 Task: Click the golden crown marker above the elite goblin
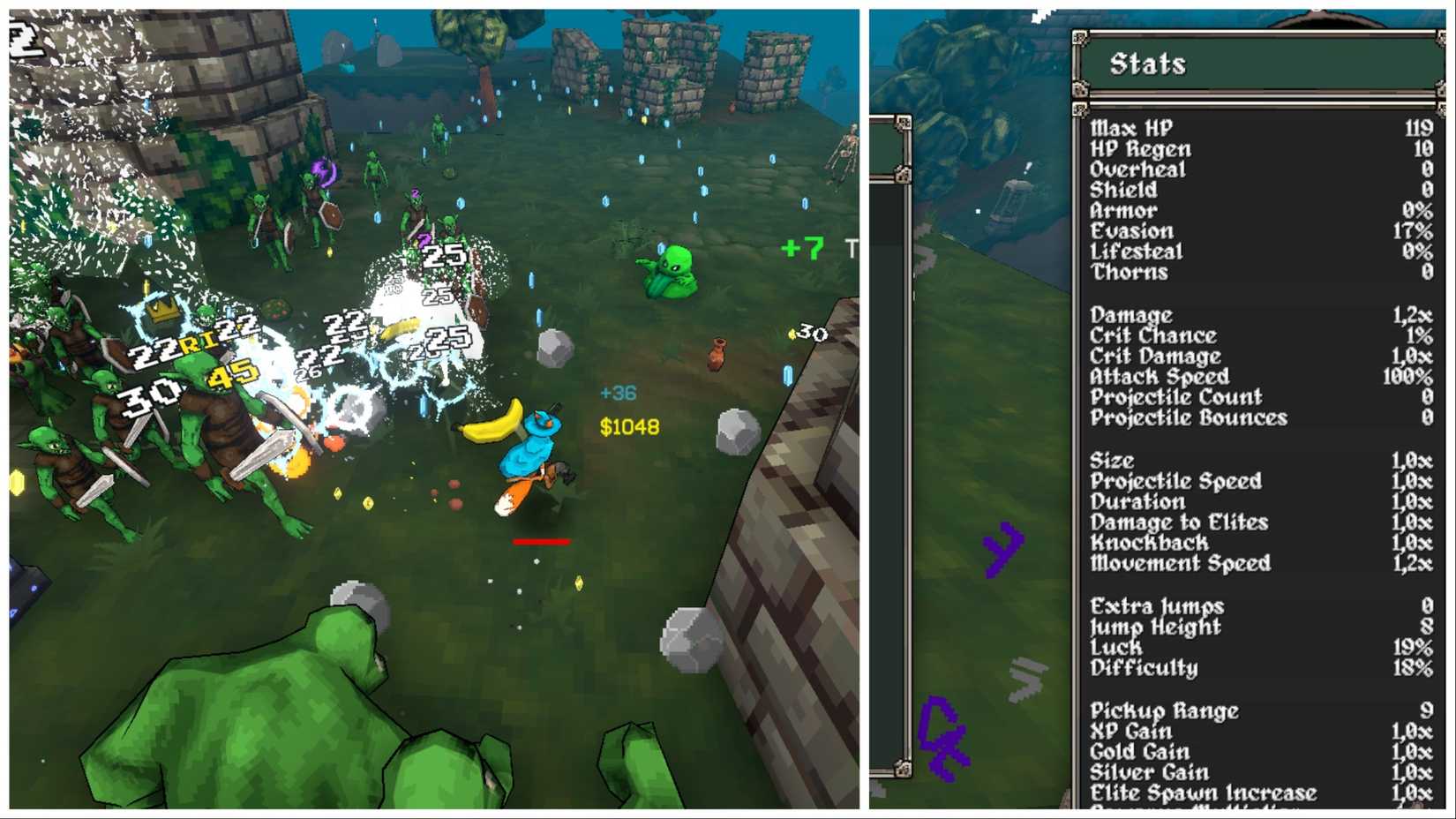click(160, 311)
